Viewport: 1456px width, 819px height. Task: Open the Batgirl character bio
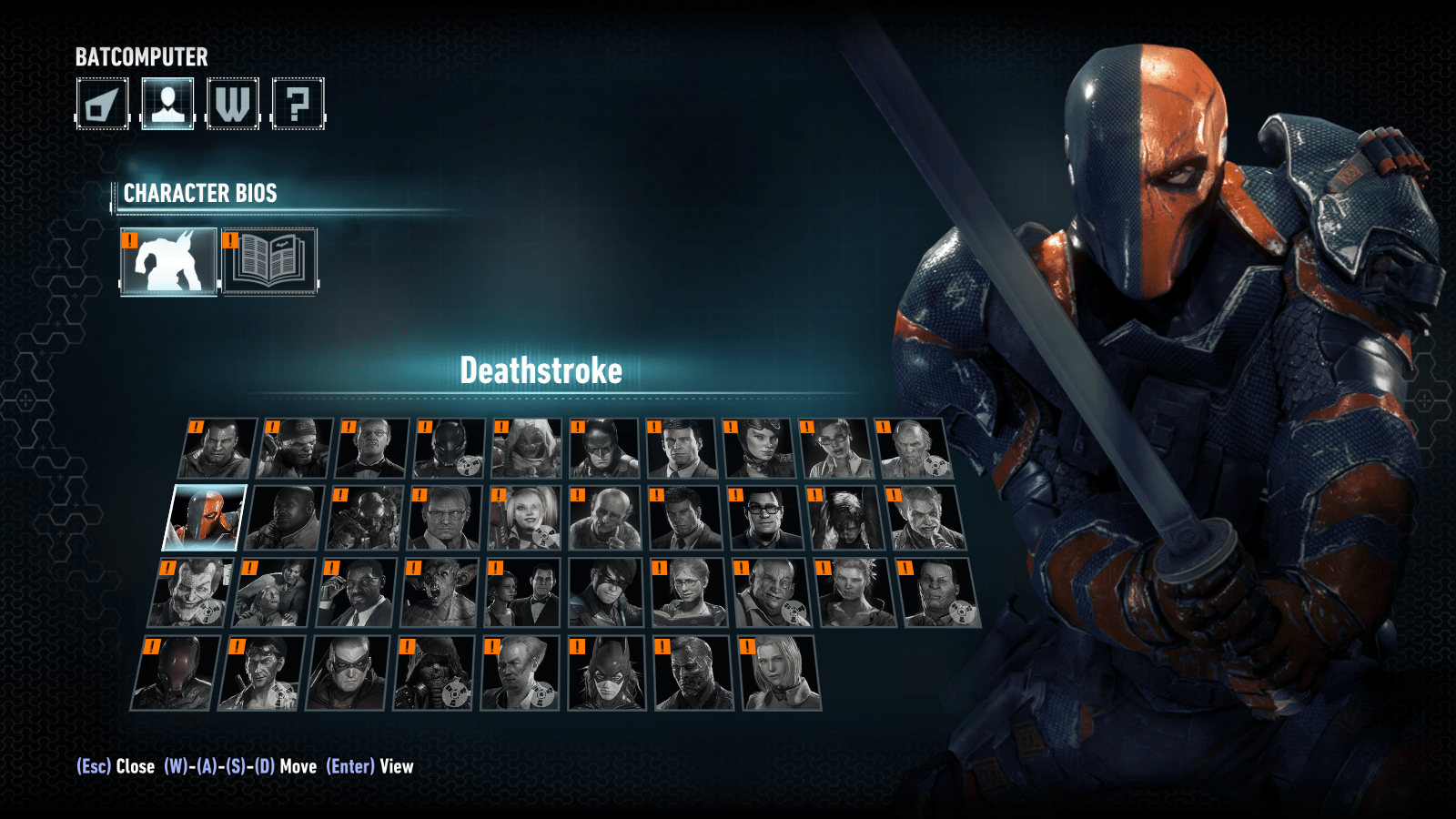point(606,673)
